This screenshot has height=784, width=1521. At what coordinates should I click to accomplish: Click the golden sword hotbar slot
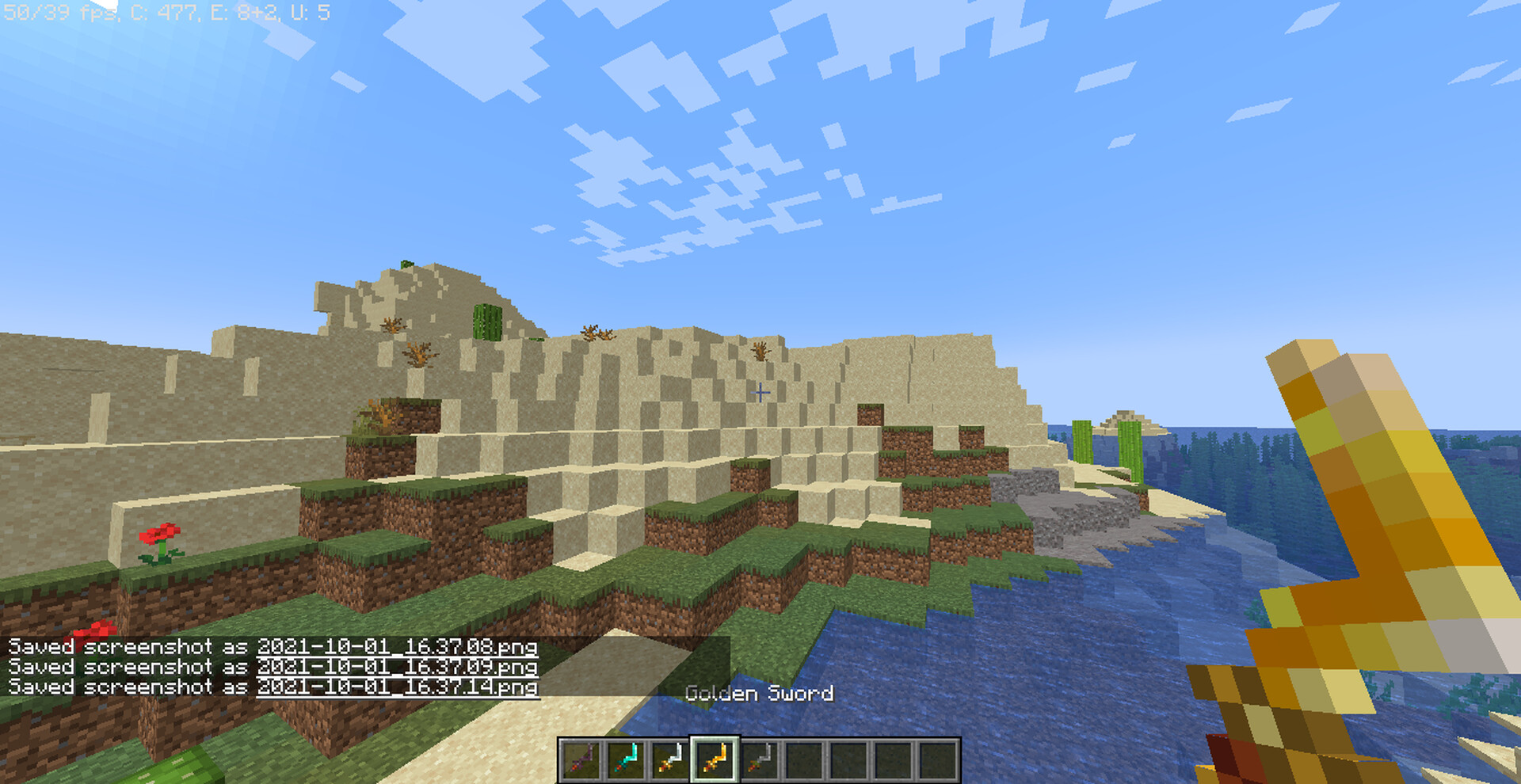715,759
